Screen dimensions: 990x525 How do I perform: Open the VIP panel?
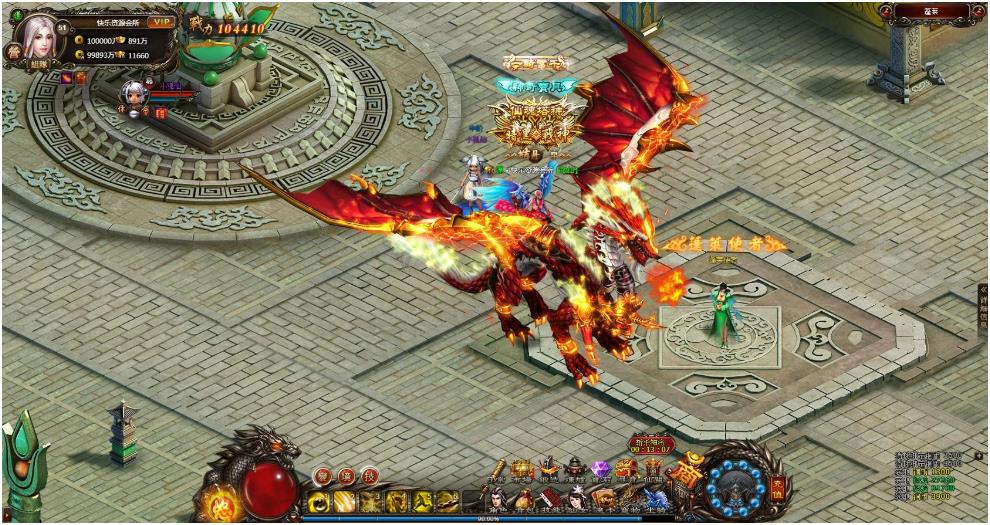tap(160, 21)
